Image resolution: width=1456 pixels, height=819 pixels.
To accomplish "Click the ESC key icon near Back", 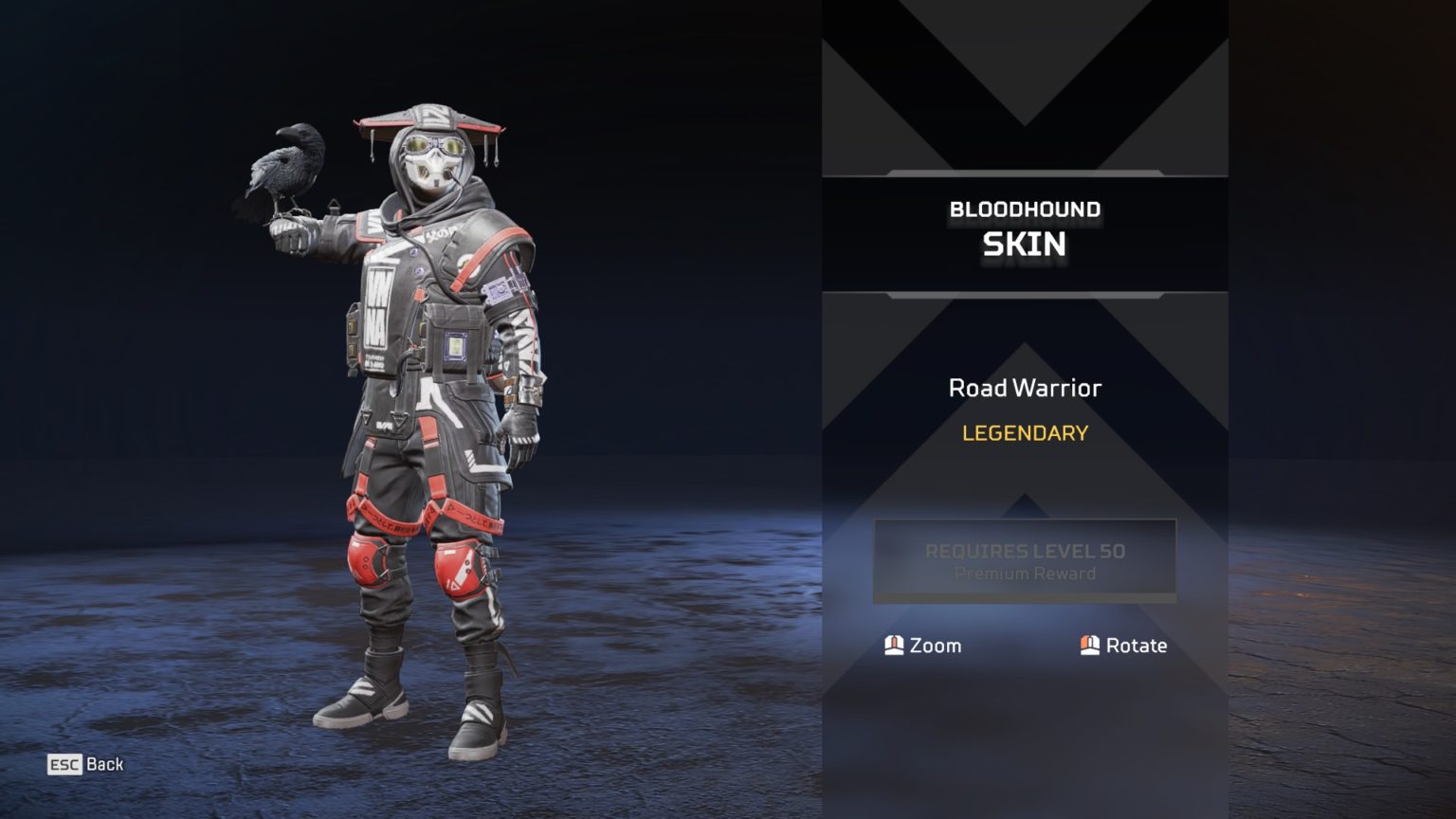I will [x=63, y=764].
